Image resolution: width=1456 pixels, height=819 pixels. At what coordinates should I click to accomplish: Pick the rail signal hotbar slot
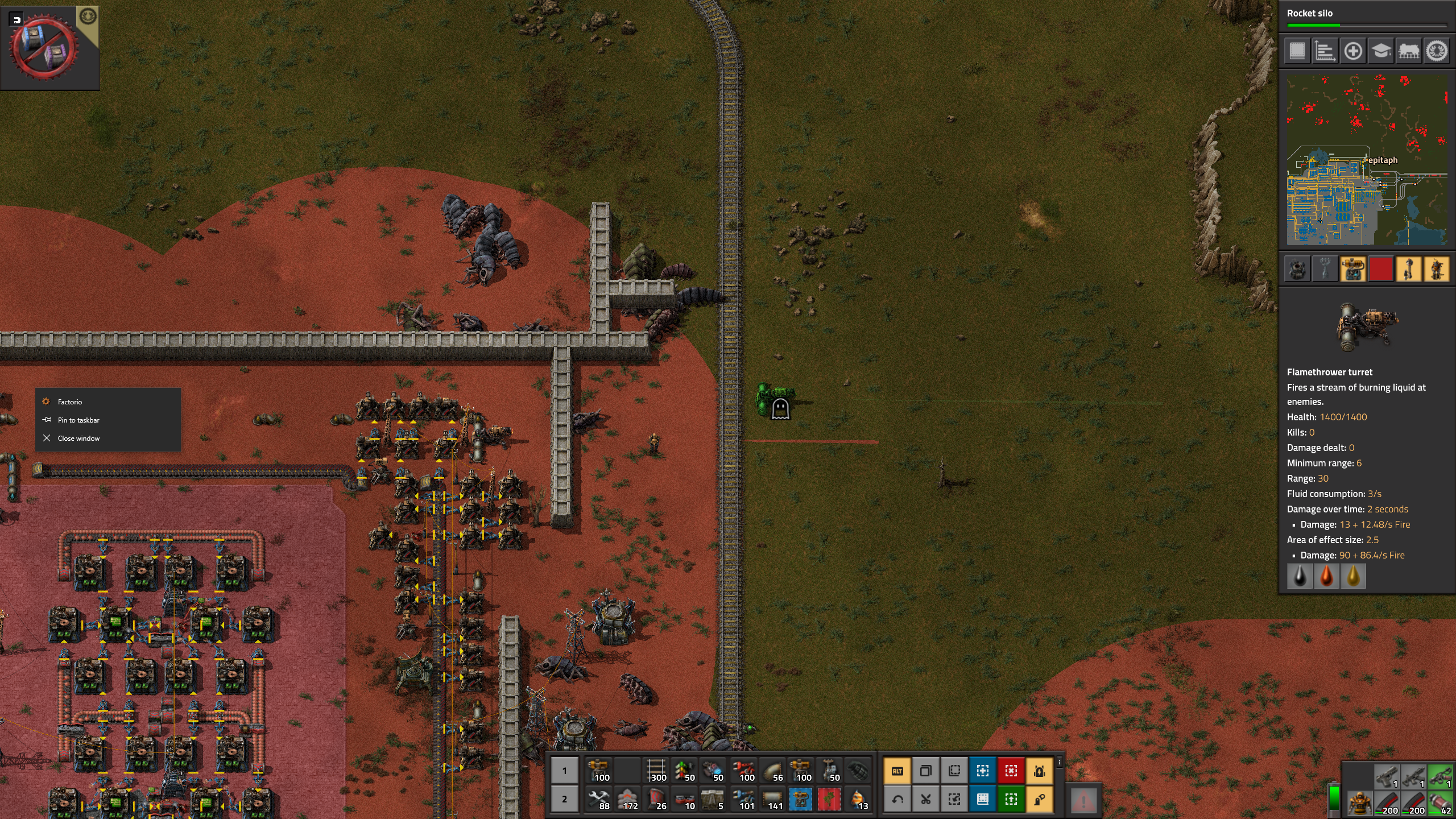685,771
